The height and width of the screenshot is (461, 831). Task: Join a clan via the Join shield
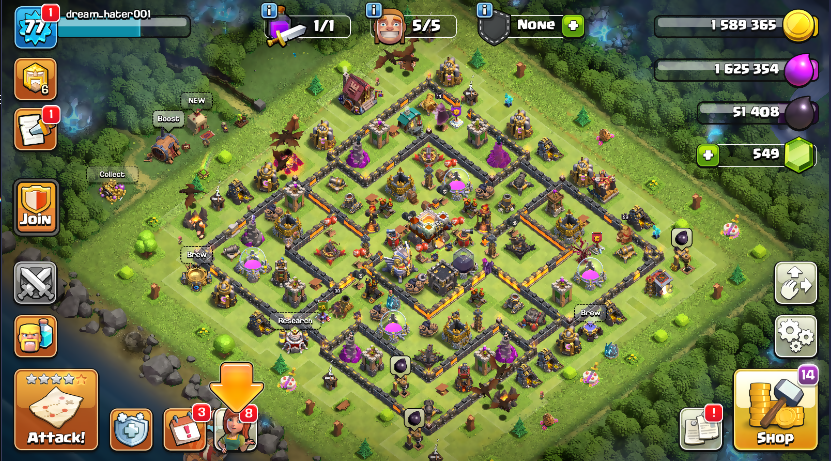(35, 207)
